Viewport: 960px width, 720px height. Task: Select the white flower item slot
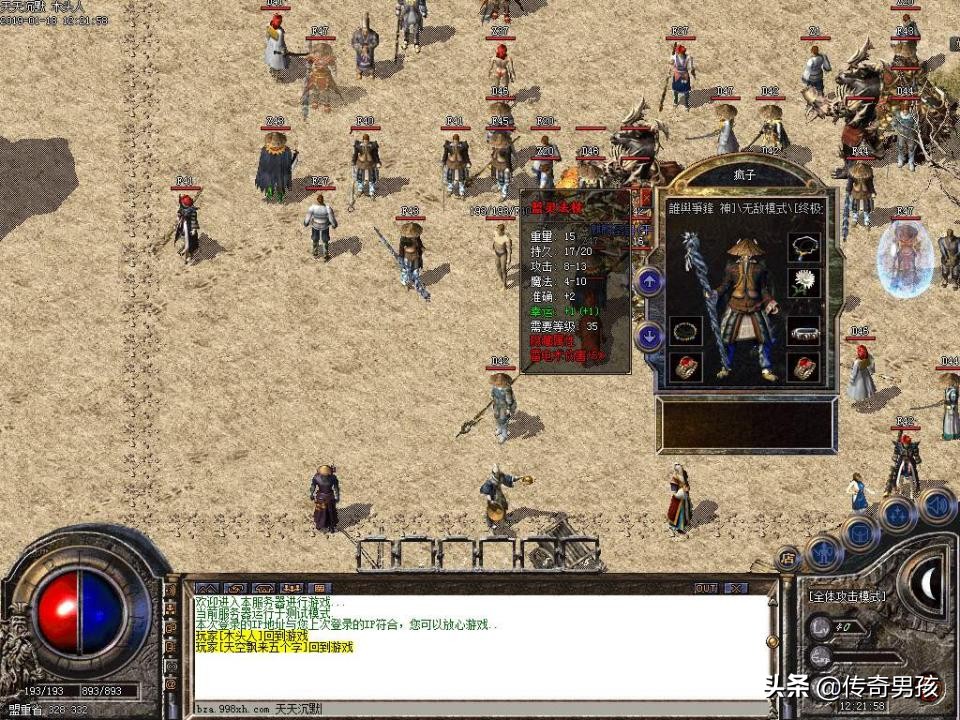(x=804, y=282)
